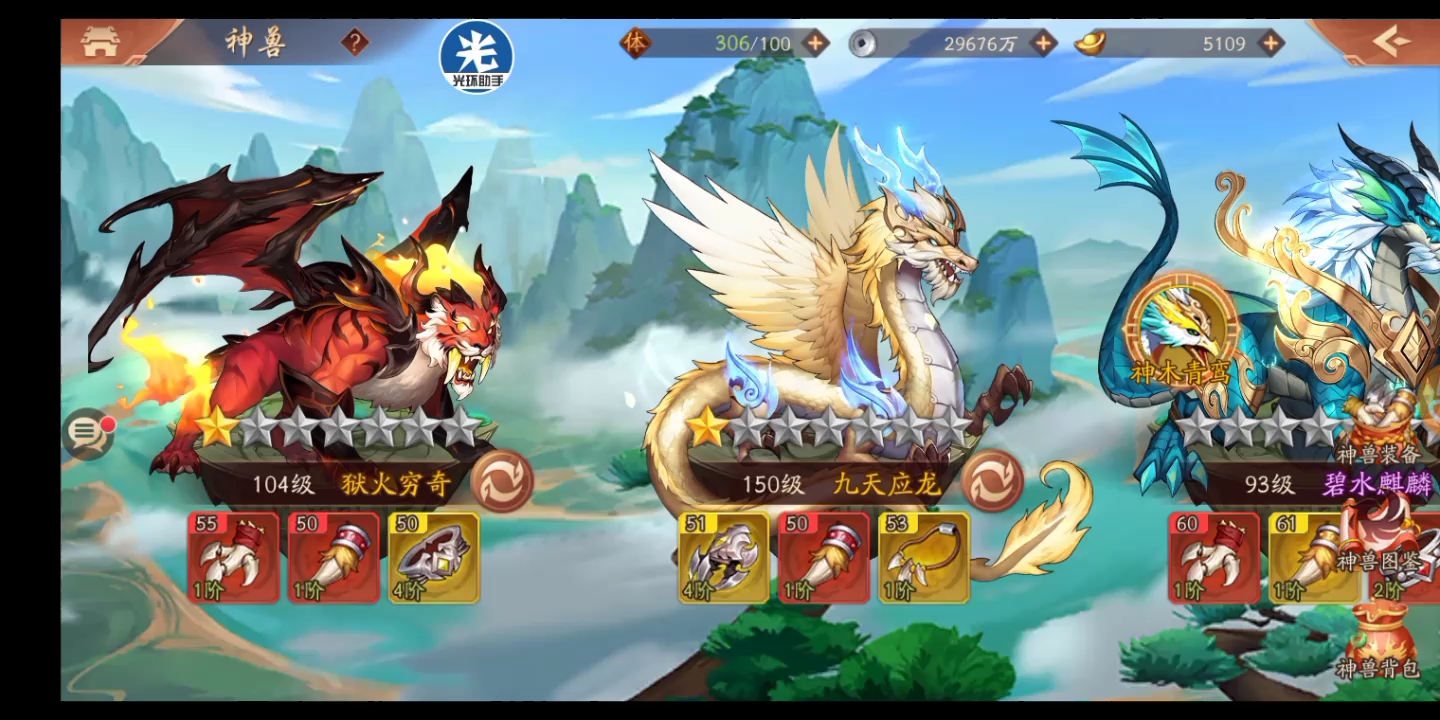
Task: Select the level 60 claw equipment of 碧水麒麟
Action: coord(1212,558)
